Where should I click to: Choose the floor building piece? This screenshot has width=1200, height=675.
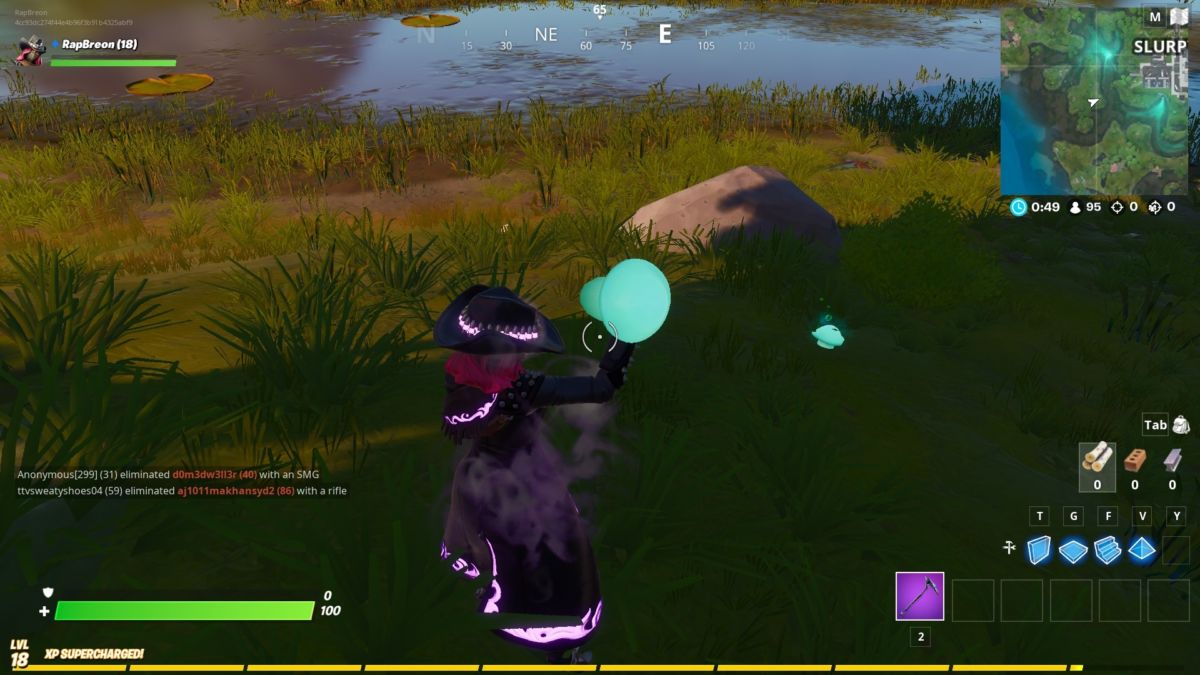point(1074,550)
